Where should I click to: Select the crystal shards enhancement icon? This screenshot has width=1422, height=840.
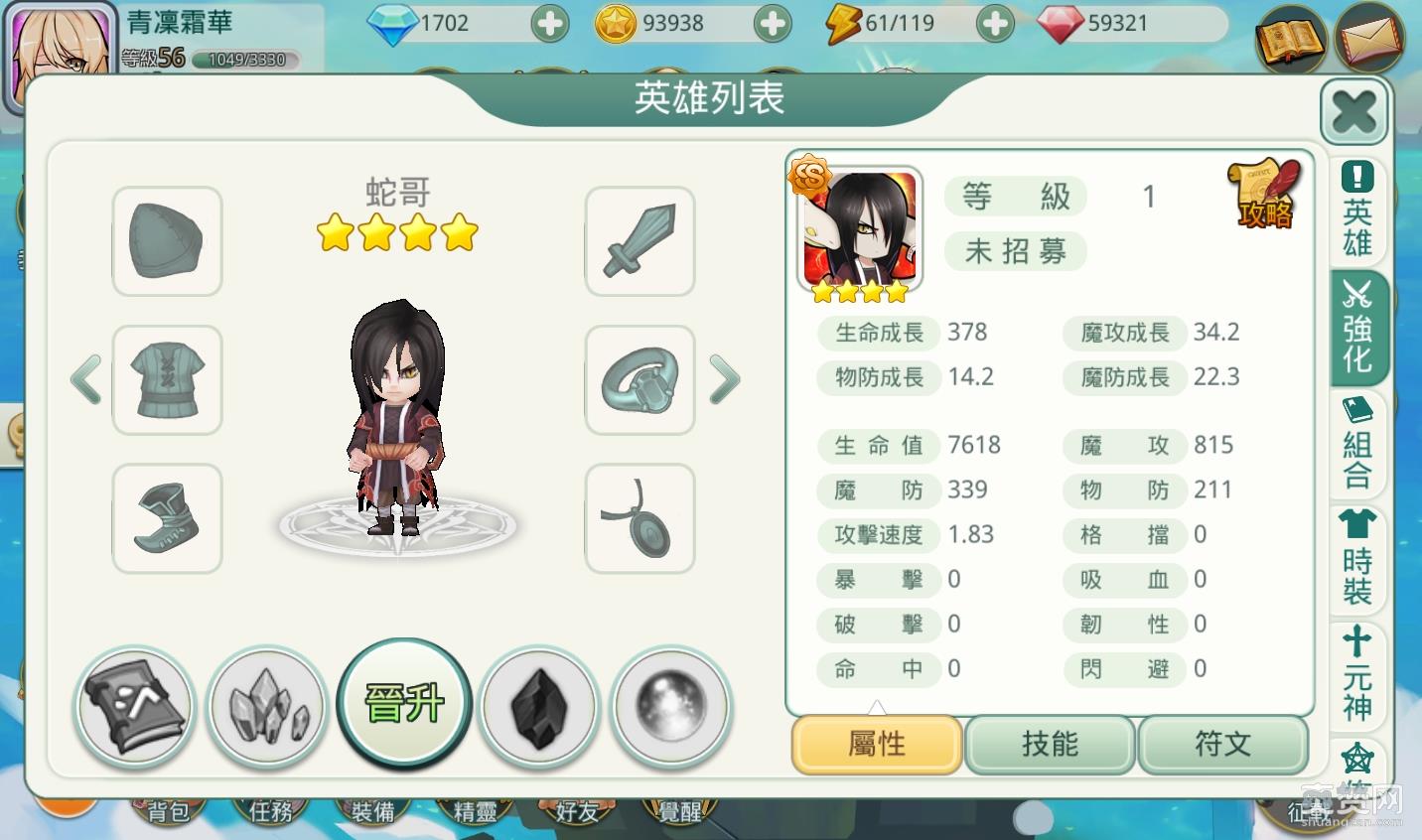[x=267, y=706]
